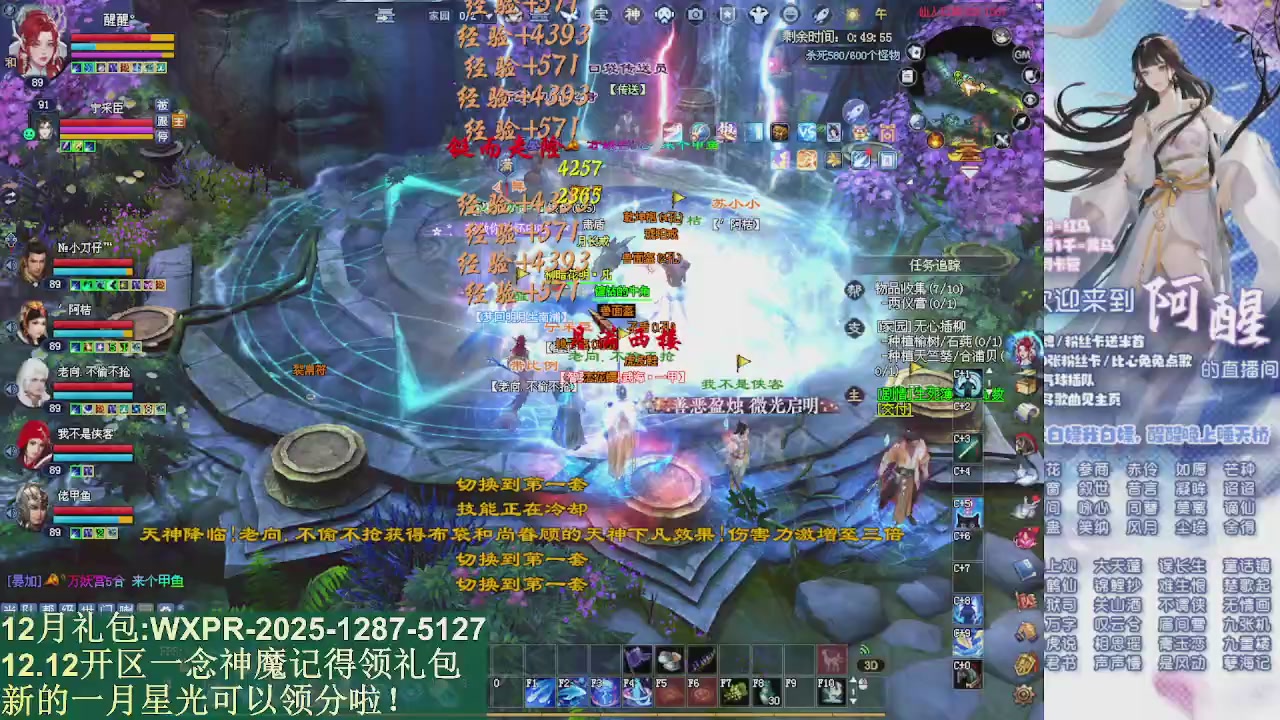This screenshot has height=720, width=1280.
Task: Click the rocket boost icon on top toolbar
Action: [823, 13]
